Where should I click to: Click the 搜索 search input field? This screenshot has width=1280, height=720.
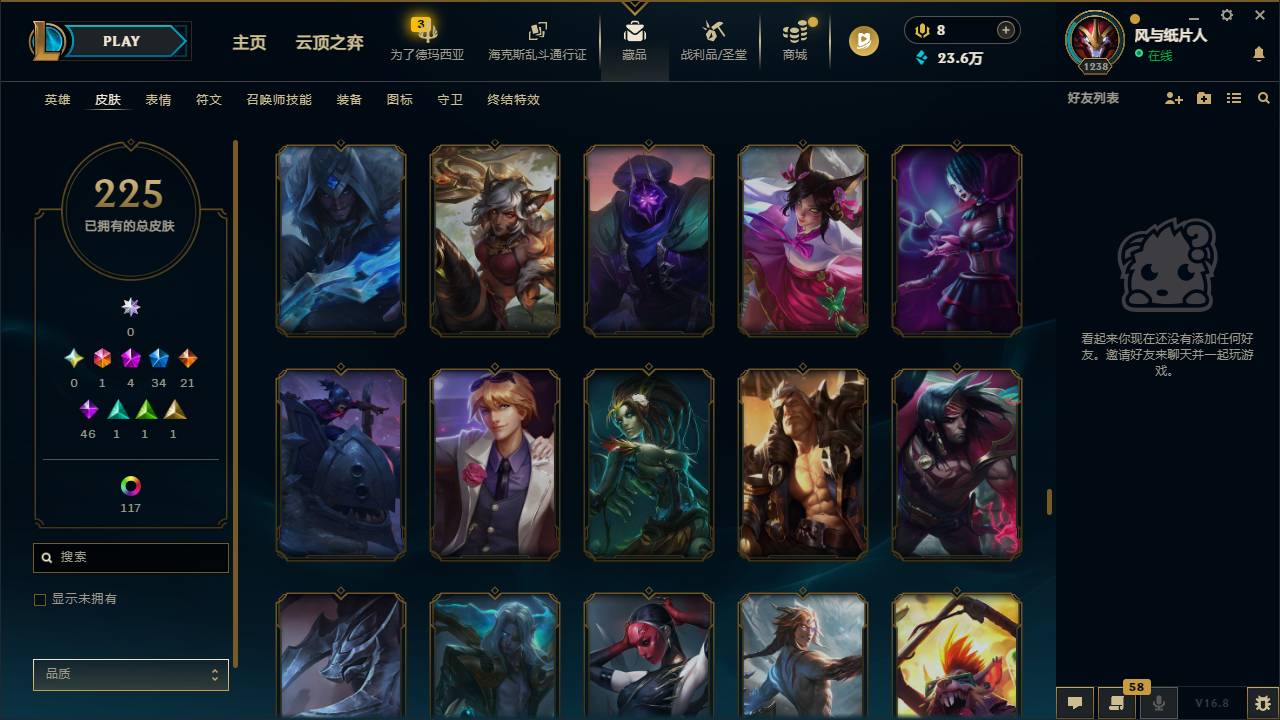(x=130, y=557)
